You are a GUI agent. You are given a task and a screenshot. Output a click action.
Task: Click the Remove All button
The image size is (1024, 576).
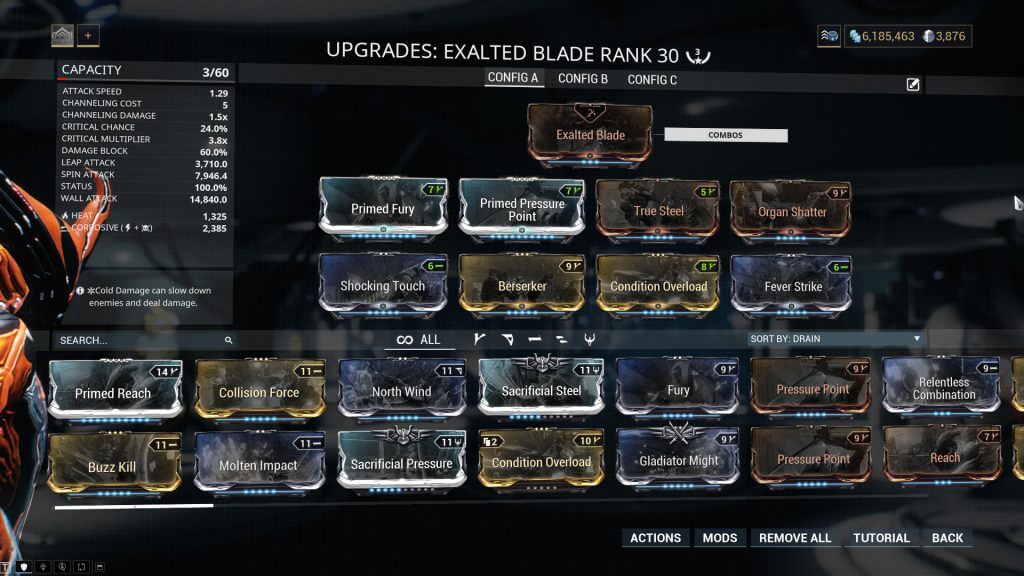[795, 538]
